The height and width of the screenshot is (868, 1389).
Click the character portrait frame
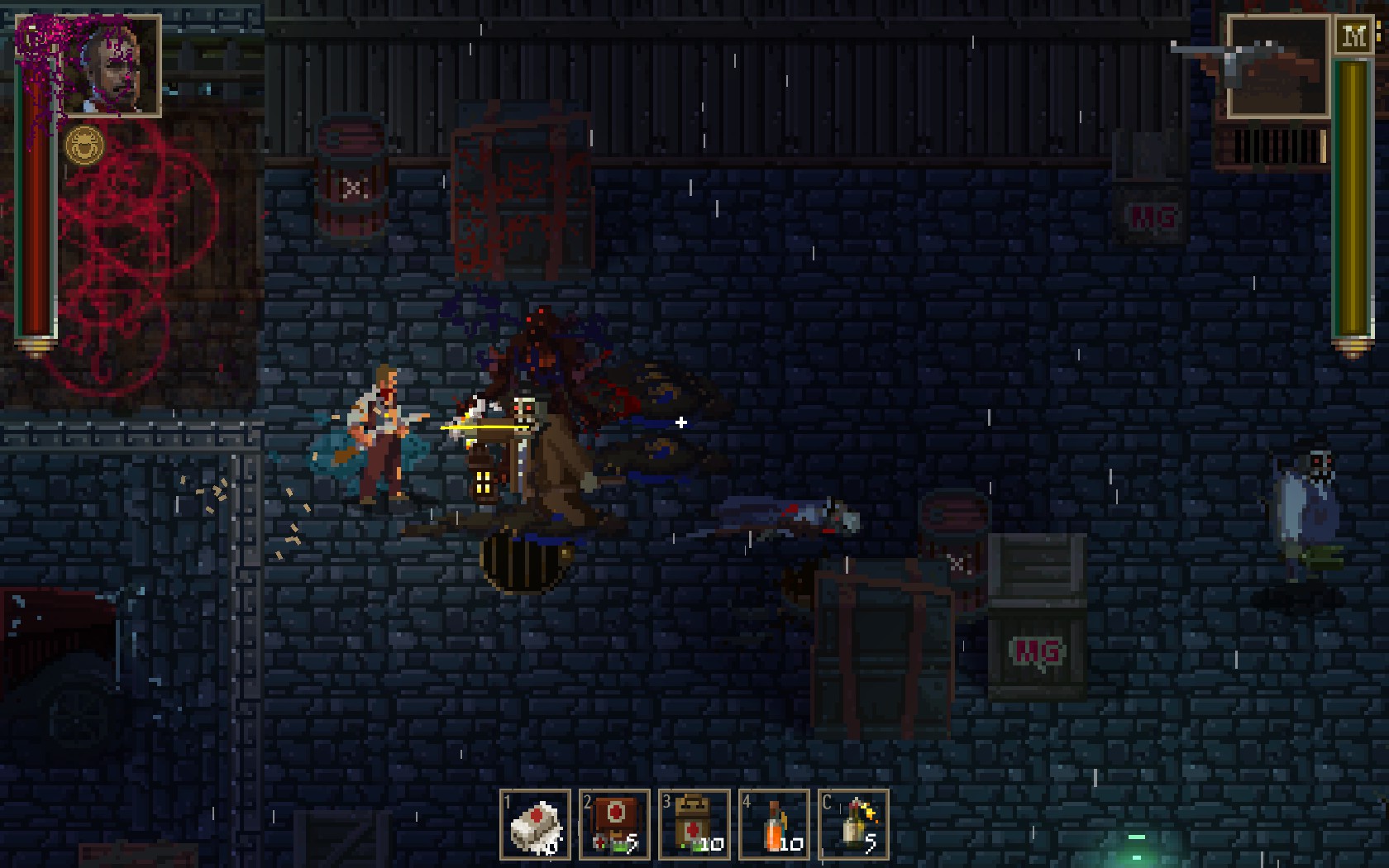click(x=111, y=66)
